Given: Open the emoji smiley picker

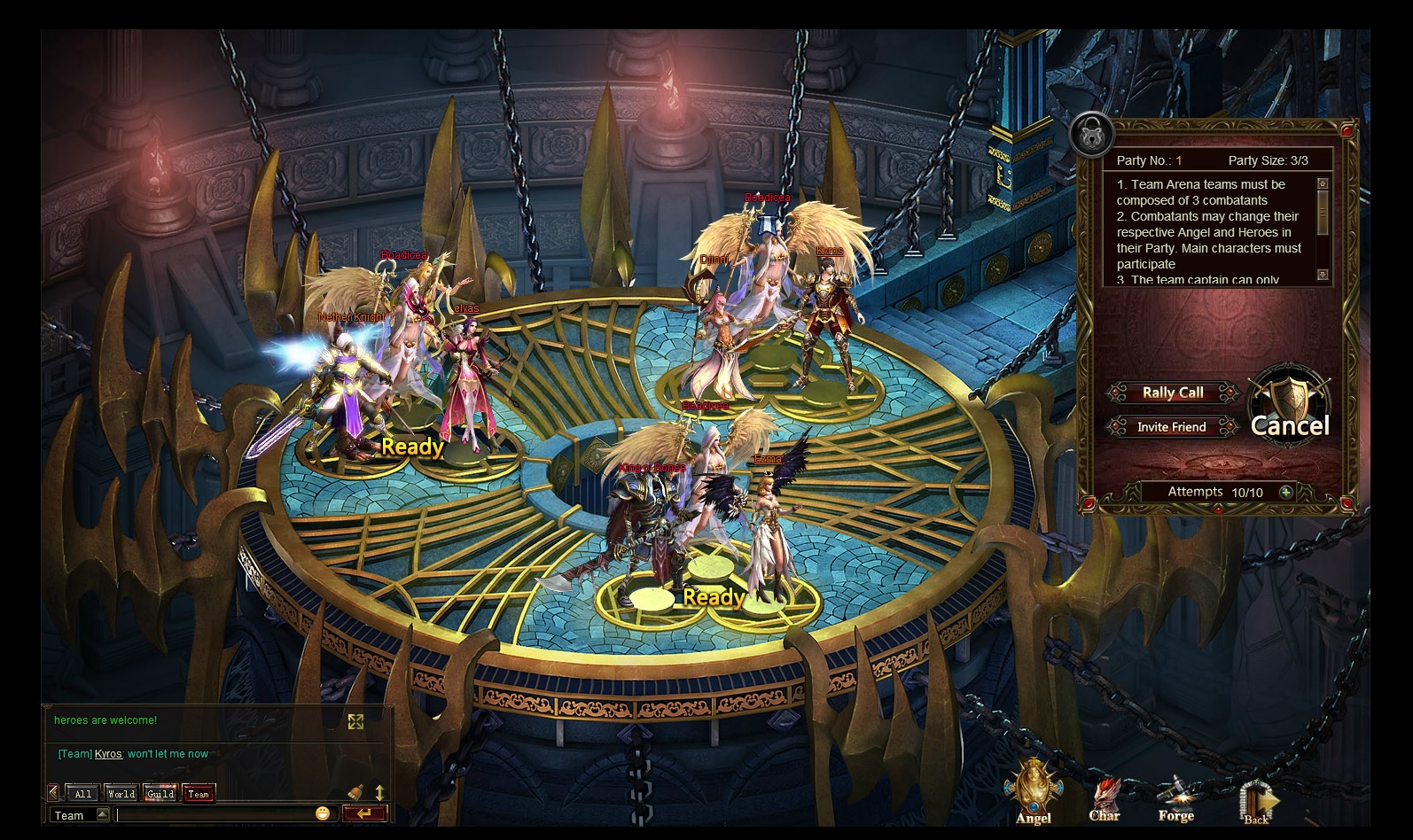Looking at the screenshot, I should (323, 813).
